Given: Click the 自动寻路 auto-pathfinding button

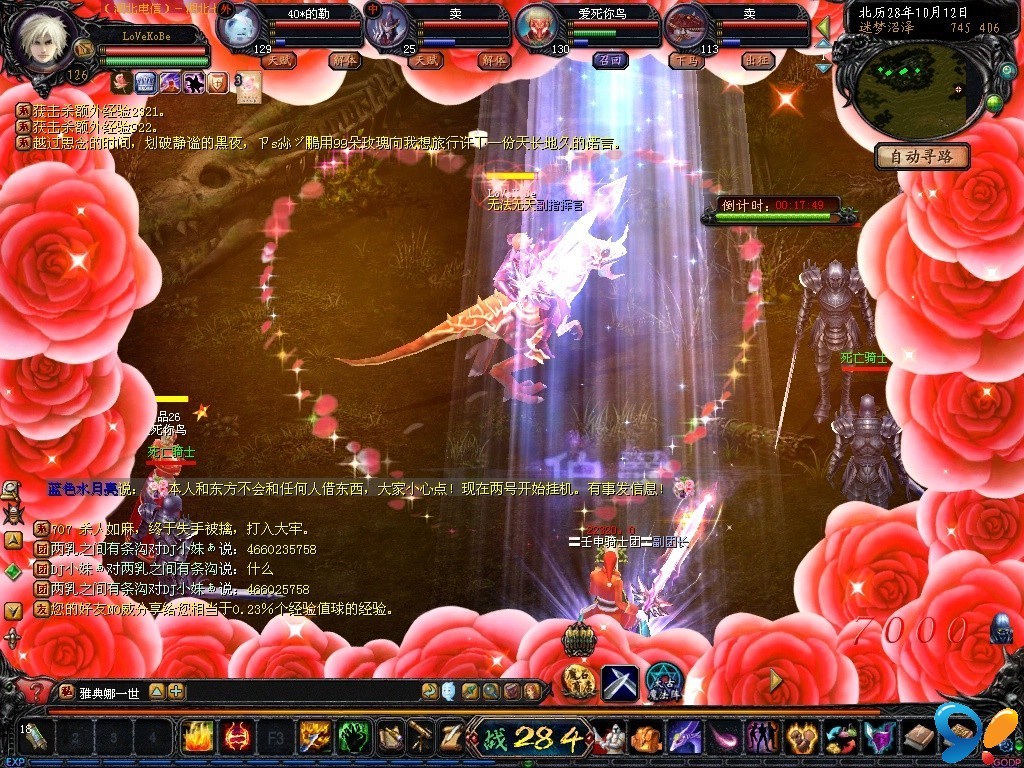Looking at the screenshot, I should pyautogui.click(x=922, y=156).
